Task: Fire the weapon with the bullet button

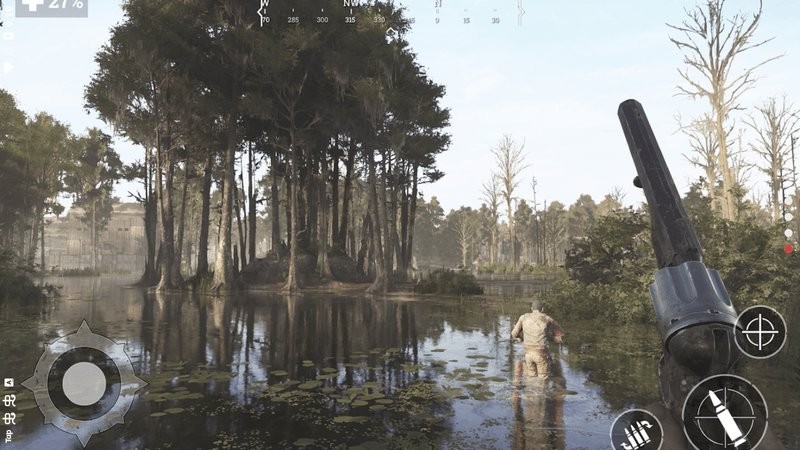Action: [724, 412]
